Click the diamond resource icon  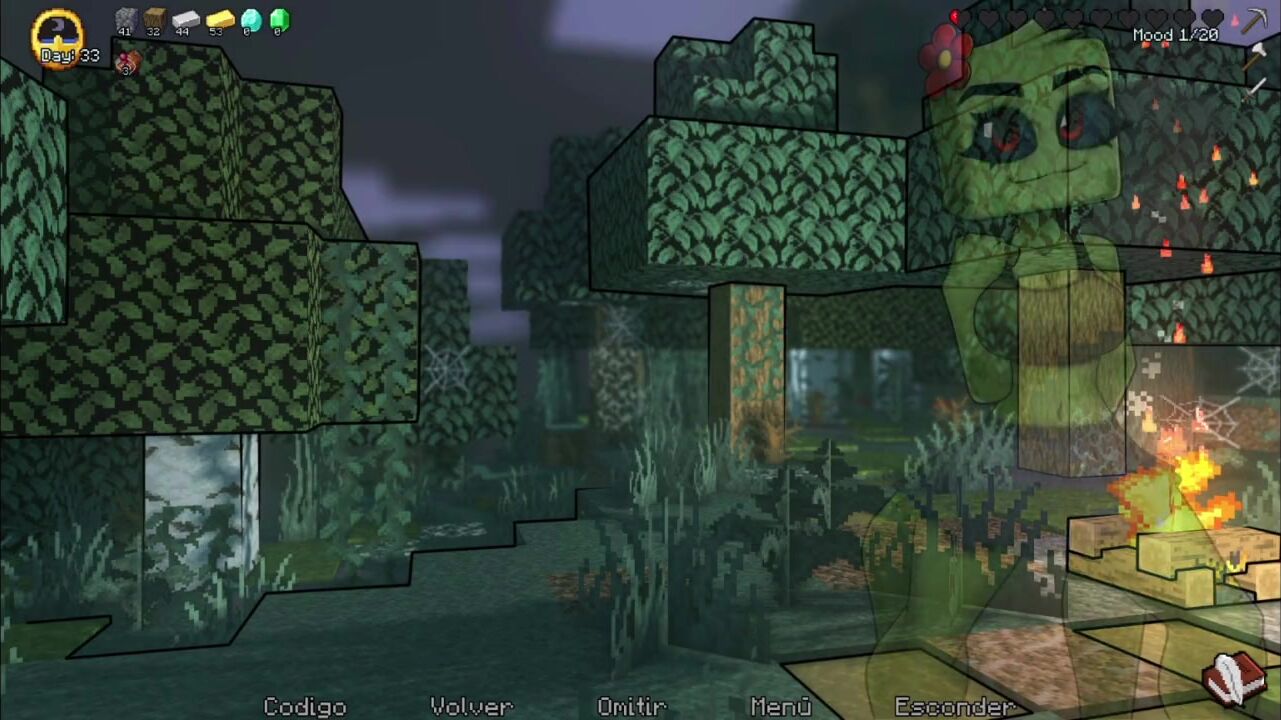pos(251,19)
